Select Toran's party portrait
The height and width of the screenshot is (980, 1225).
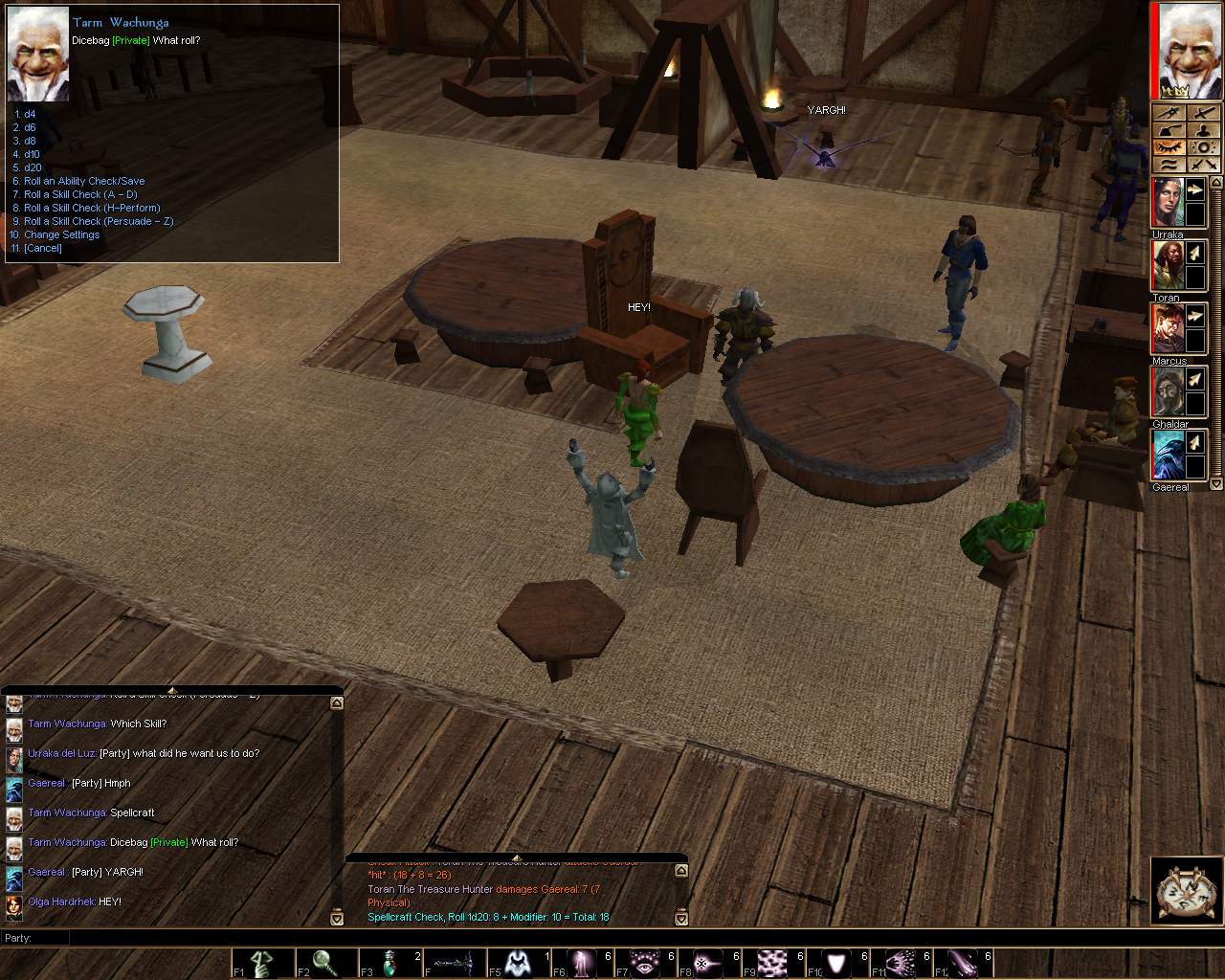tap(1168, 266)
